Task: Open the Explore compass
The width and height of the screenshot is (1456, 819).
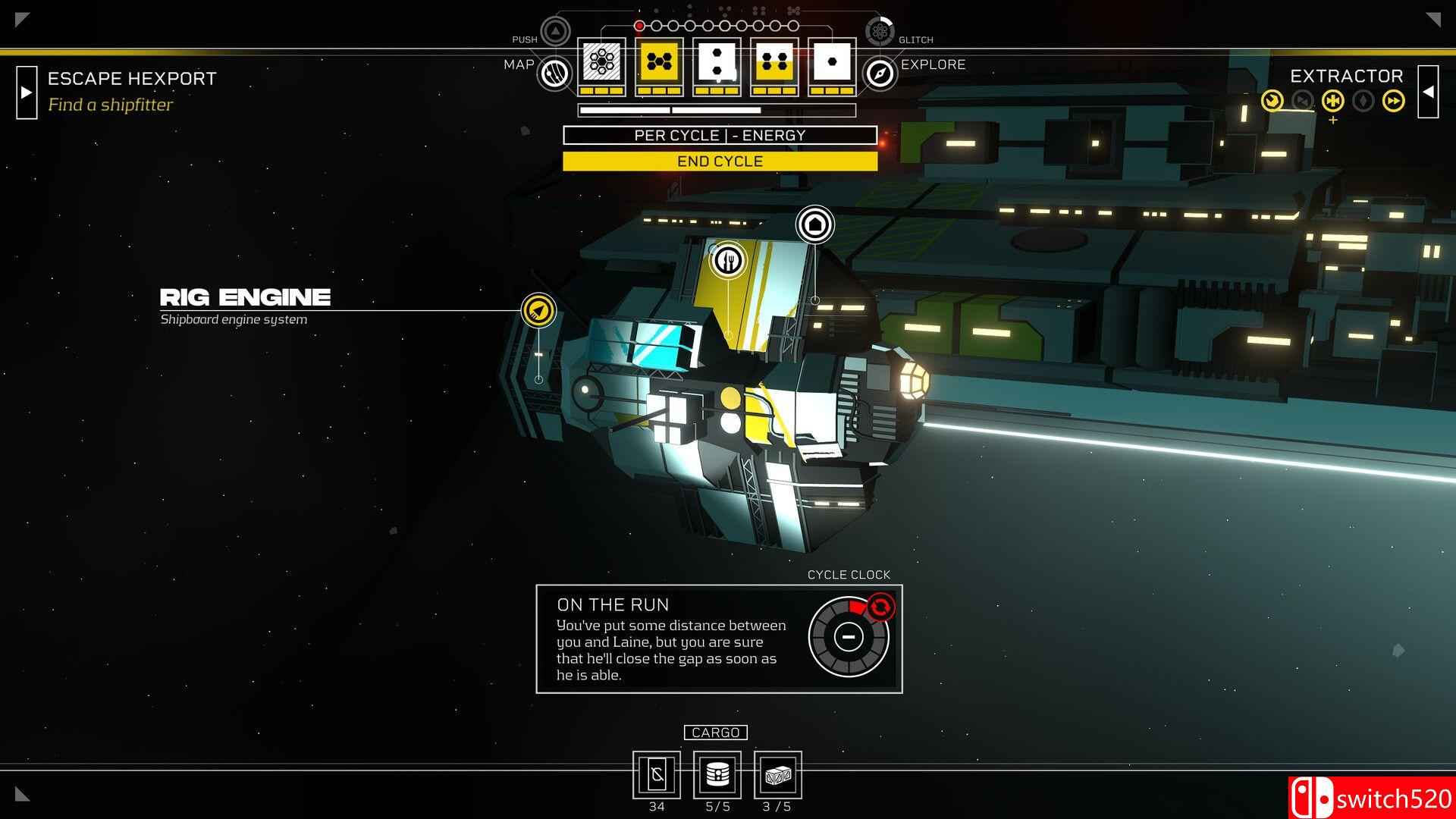Action: tap(880, 74)
